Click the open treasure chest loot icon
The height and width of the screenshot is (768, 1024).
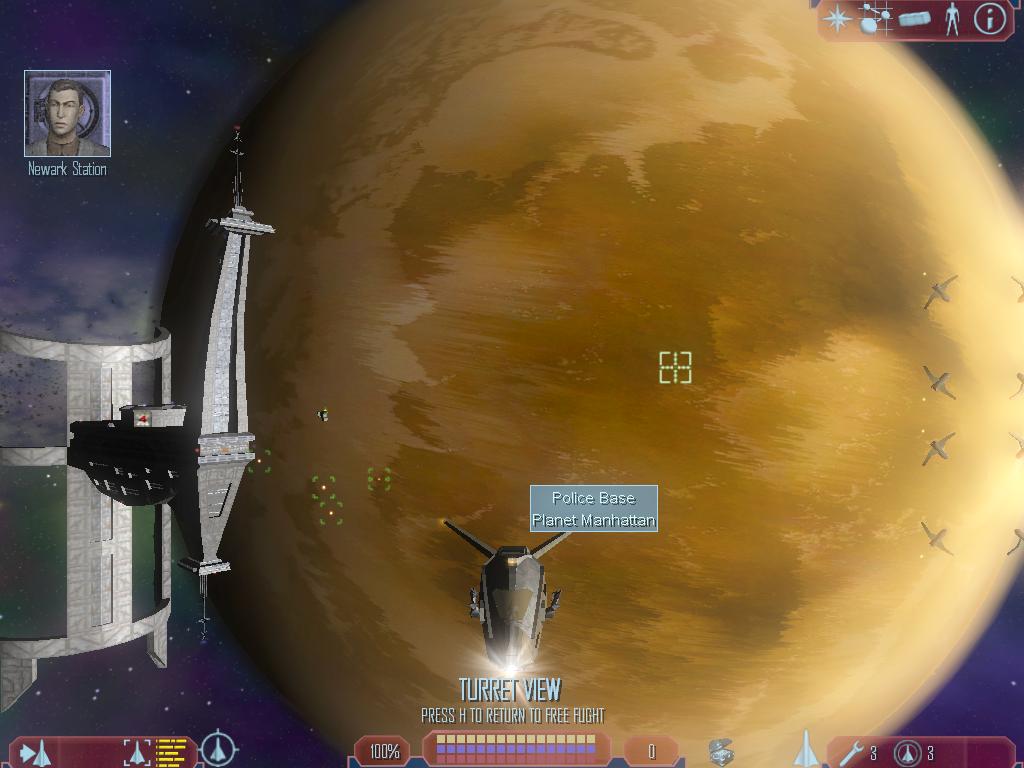coord(722,752)
